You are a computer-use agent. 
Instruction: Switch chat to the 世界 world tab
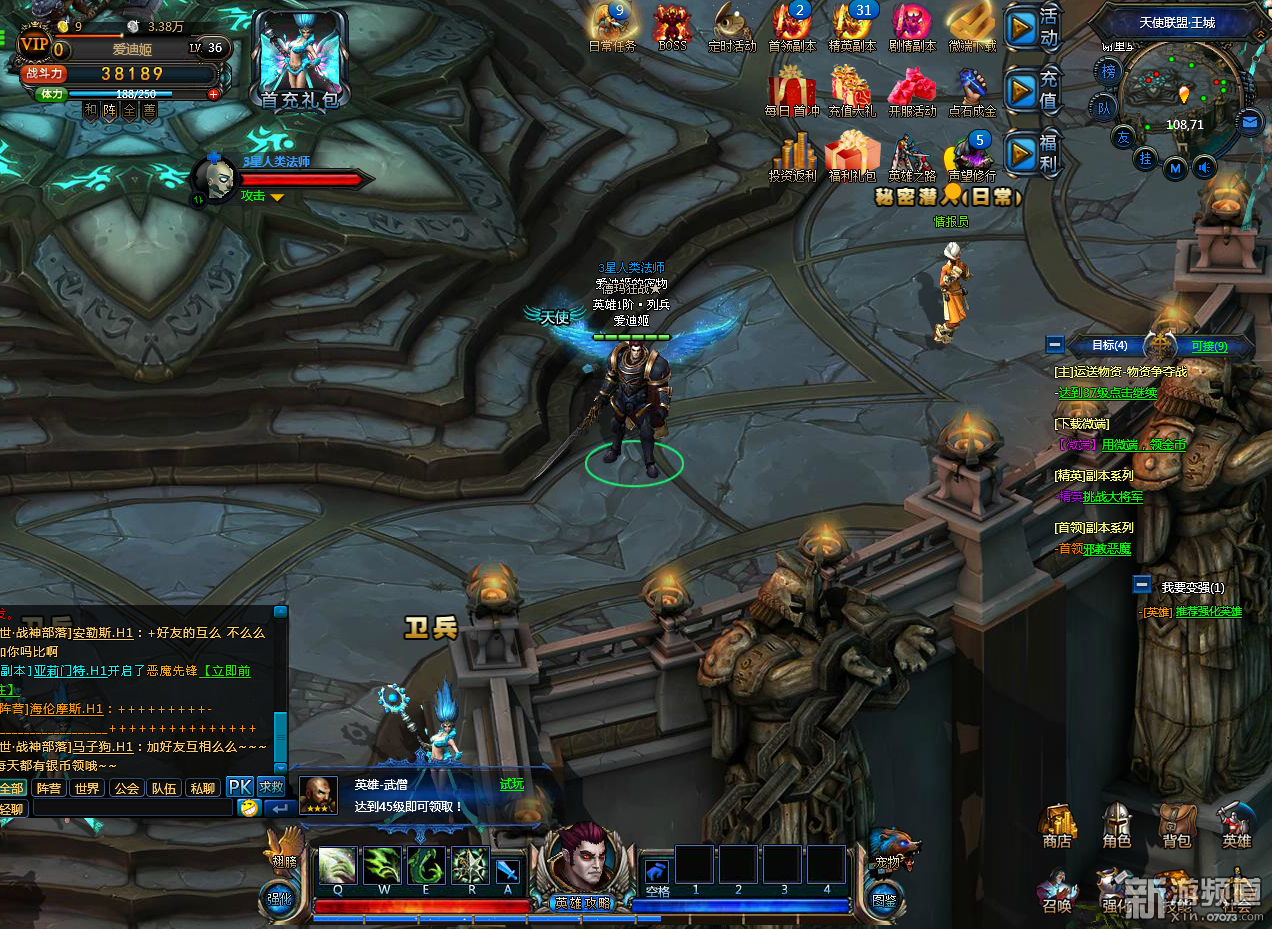pyautogui.click(x=87, y=788)
